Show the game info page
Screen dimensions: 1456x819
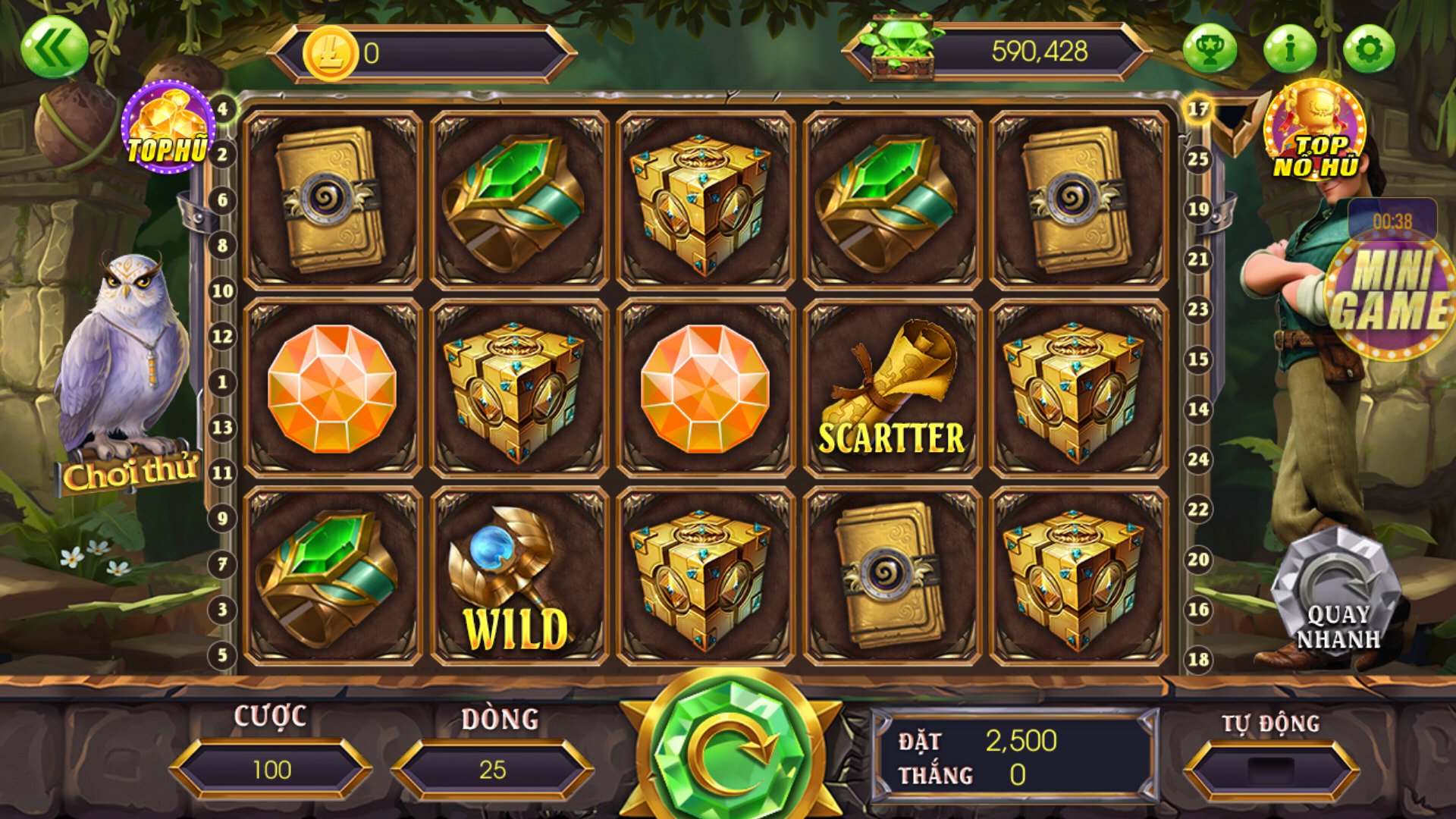pos(1289,49)
